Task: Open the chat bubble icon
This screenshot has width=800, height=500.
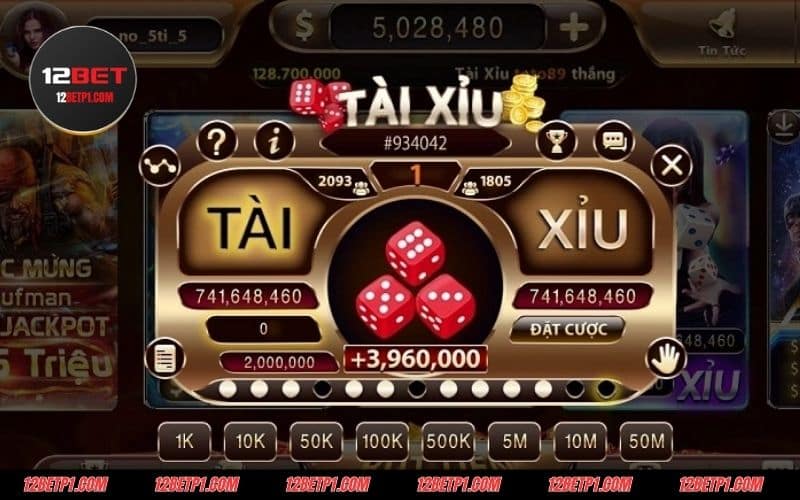Action: click(x=613, y=141)
